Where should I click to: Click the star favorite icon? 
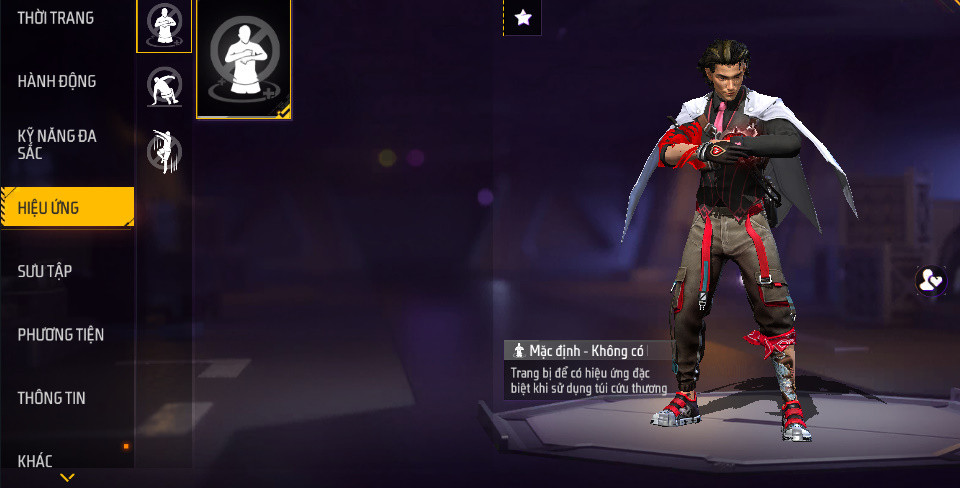[522, 17]
